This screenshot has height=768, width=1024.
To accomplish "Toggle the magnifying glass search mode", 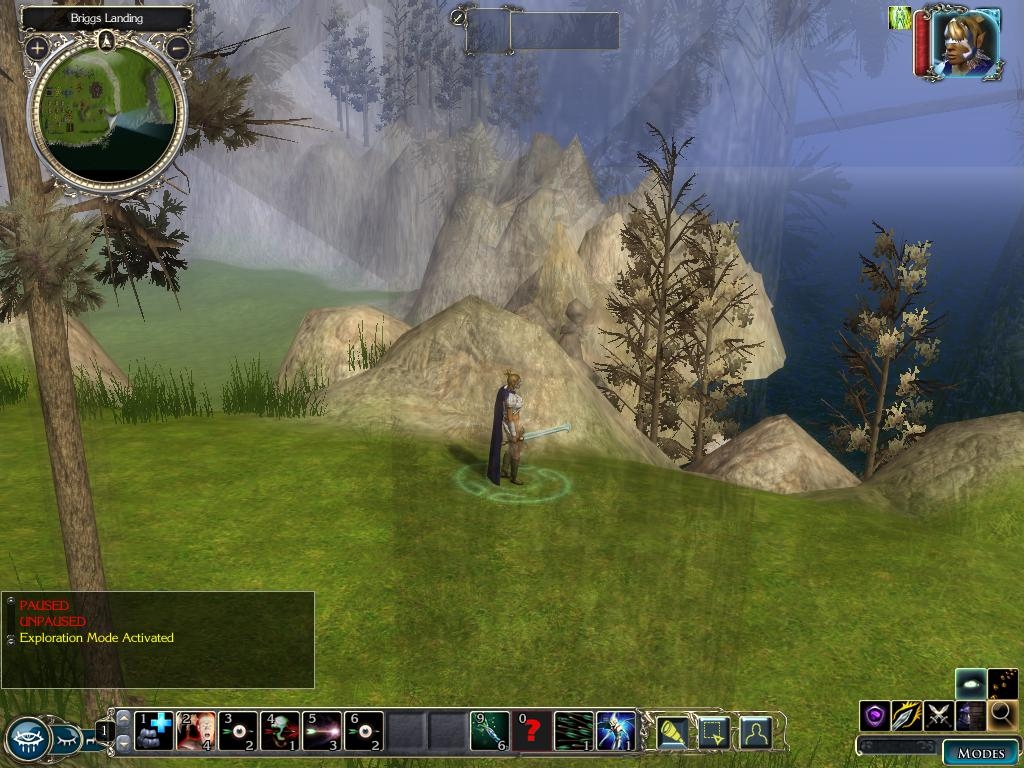I will tap(1002, 715).
